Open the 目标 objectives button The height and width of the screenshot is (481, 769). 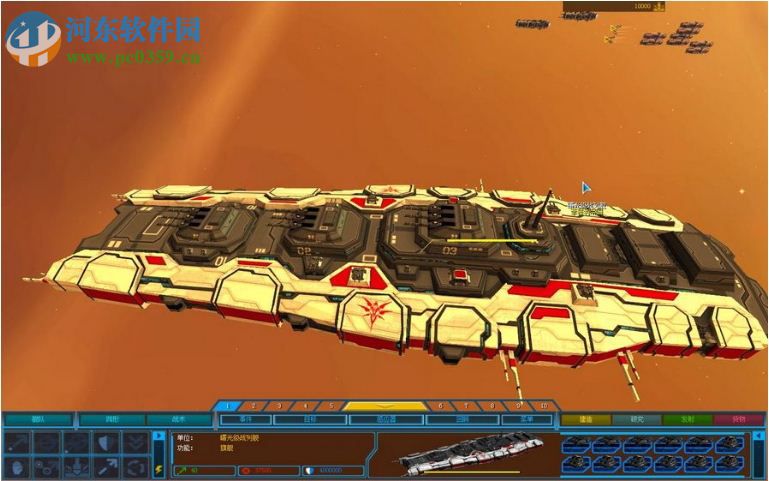(311, 420)
